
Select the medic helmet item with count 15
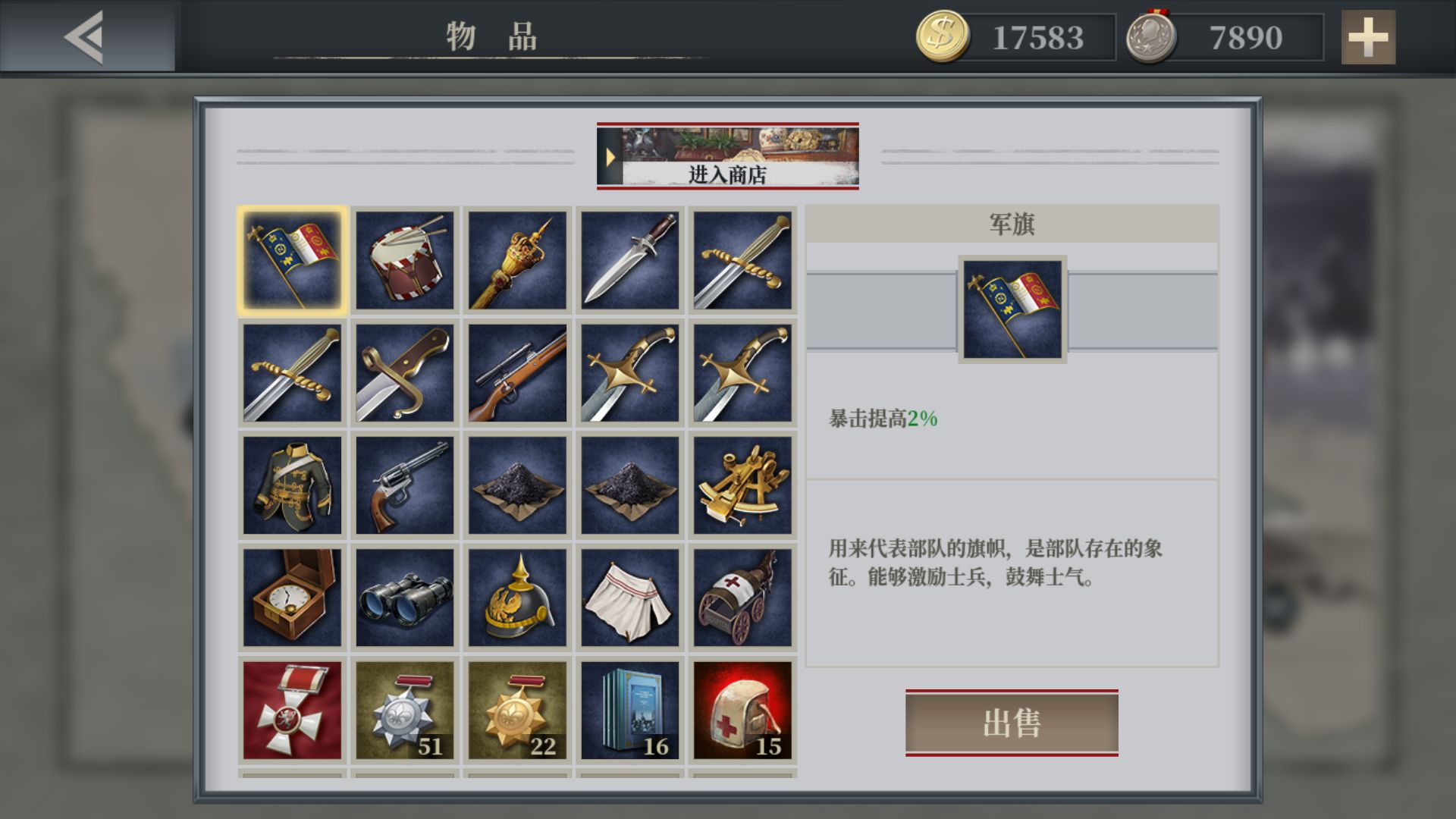(741, 708)
